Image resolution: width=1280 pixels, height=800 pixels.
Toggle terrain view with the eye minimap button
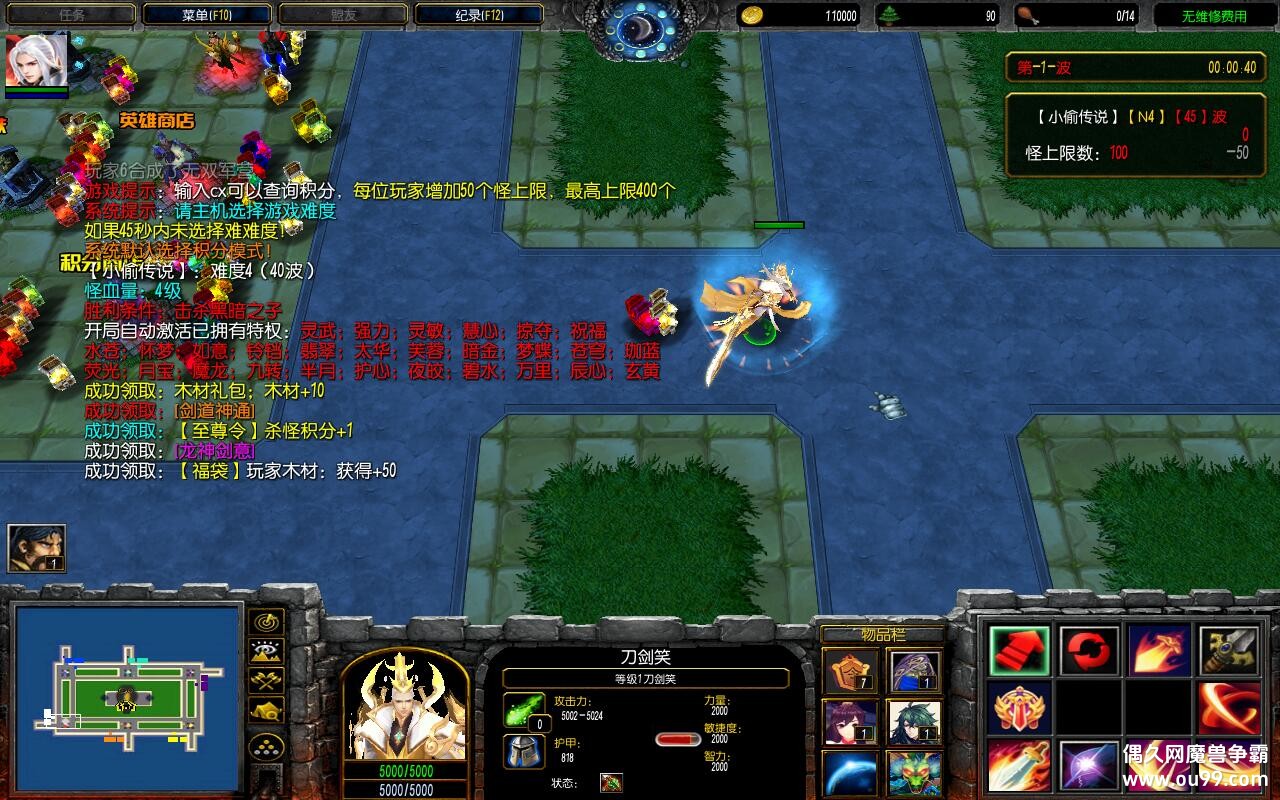[x=265, y=652]
